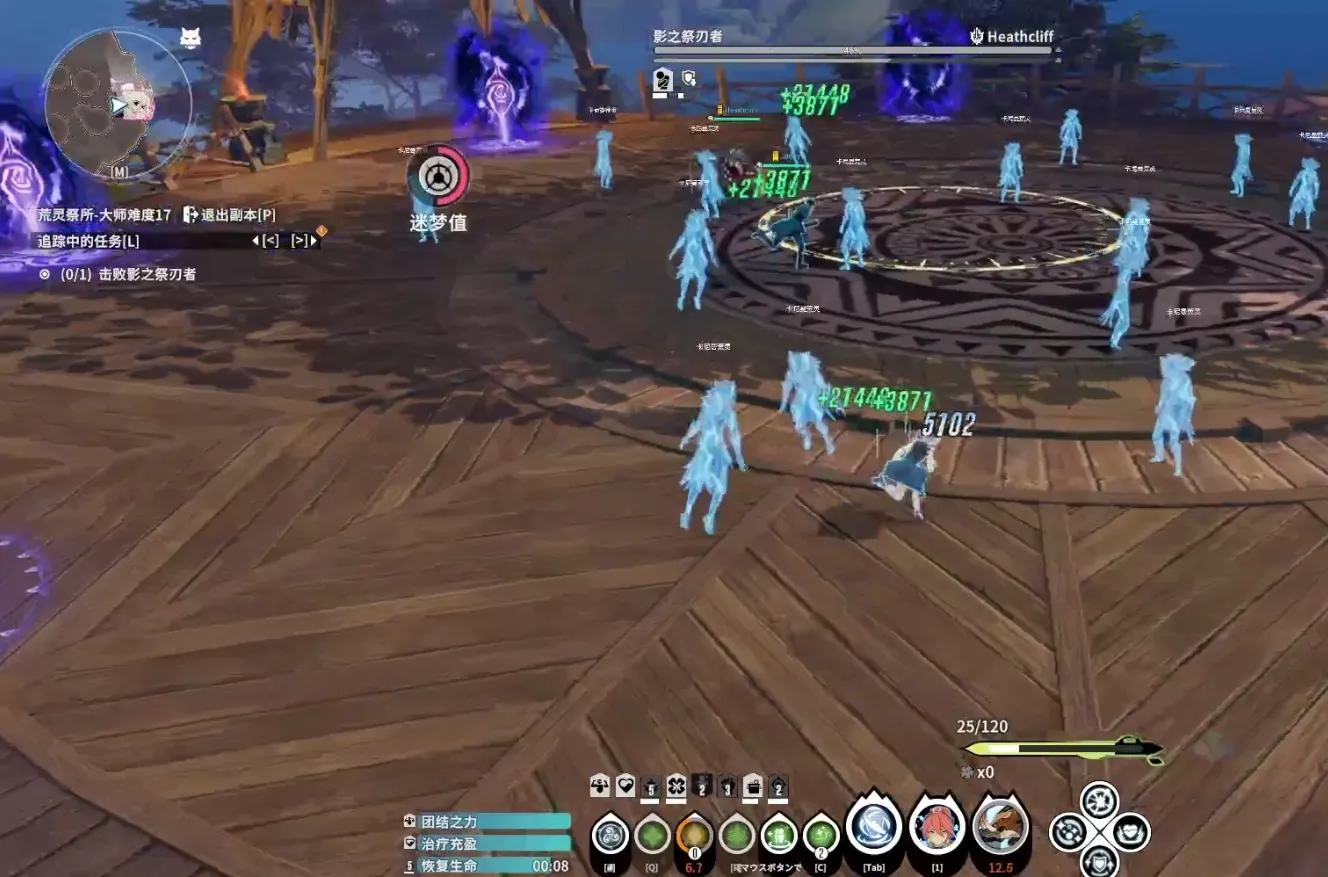Open the tracked quests header 追踪中的任务
This screenshot has width=1328, height=877.
[x=88, y=240]
